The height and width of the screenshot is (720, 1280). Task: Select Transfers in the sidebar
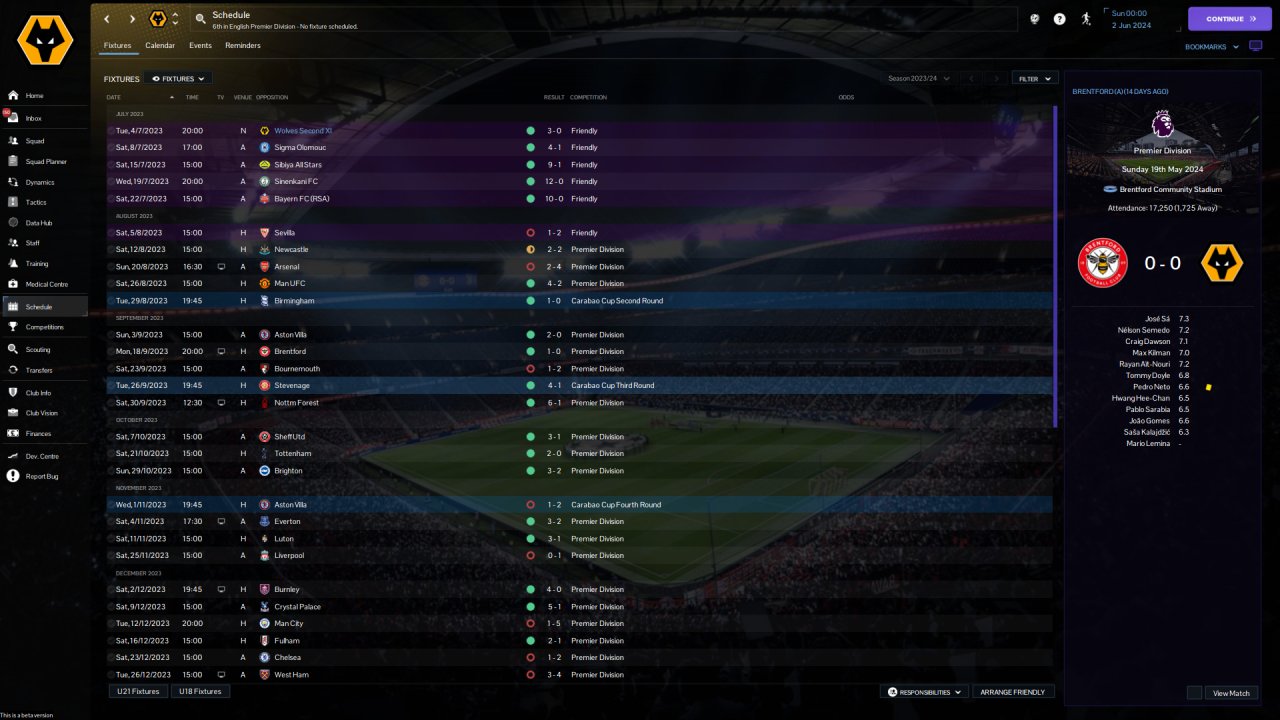point(39,370)
